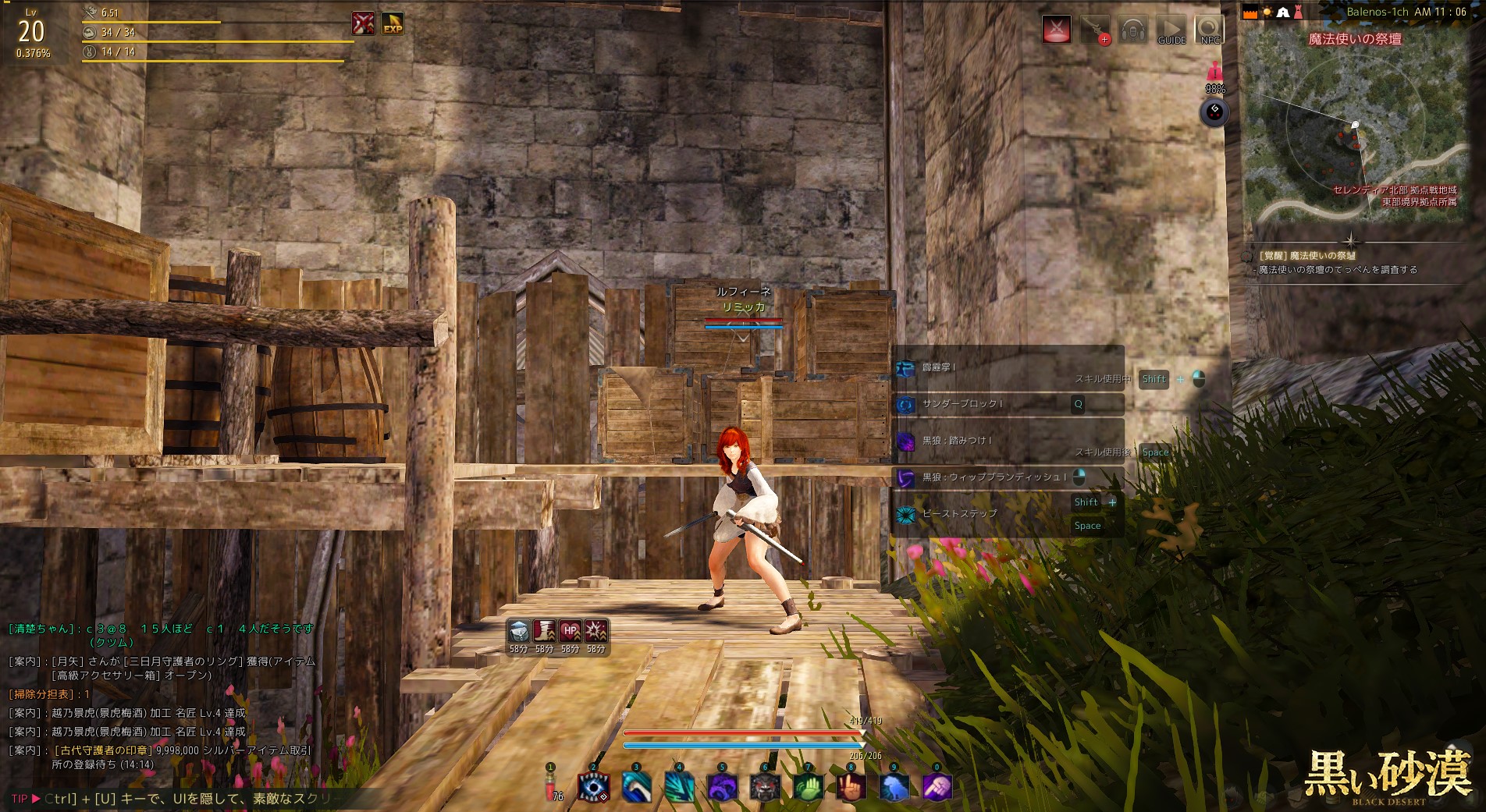This screenshot has width=1486, height=812.
Task: Select the red potion in hotbar slot 1
Action: pos(550,788)
